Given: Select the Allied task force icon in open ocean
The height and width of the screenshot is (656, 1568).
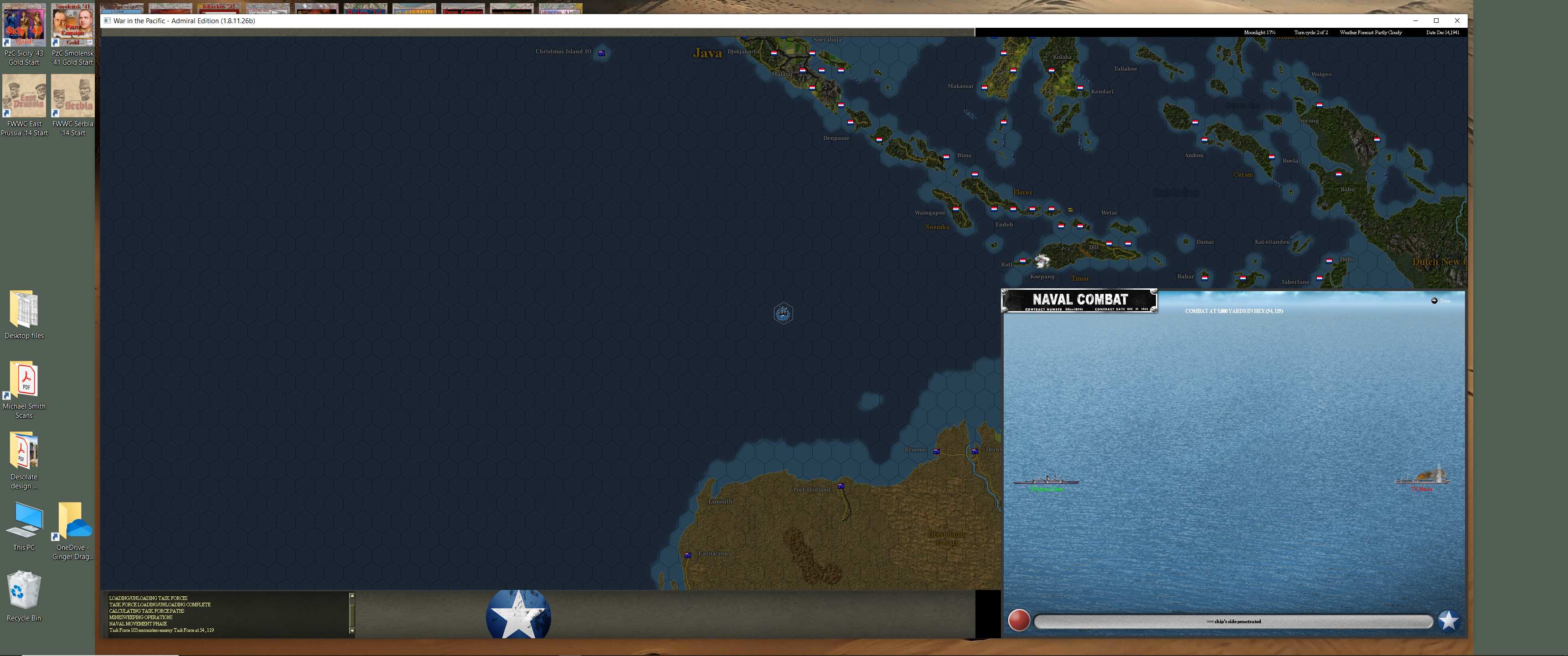Looking at the screenshot, I should [x=784, y=313].
